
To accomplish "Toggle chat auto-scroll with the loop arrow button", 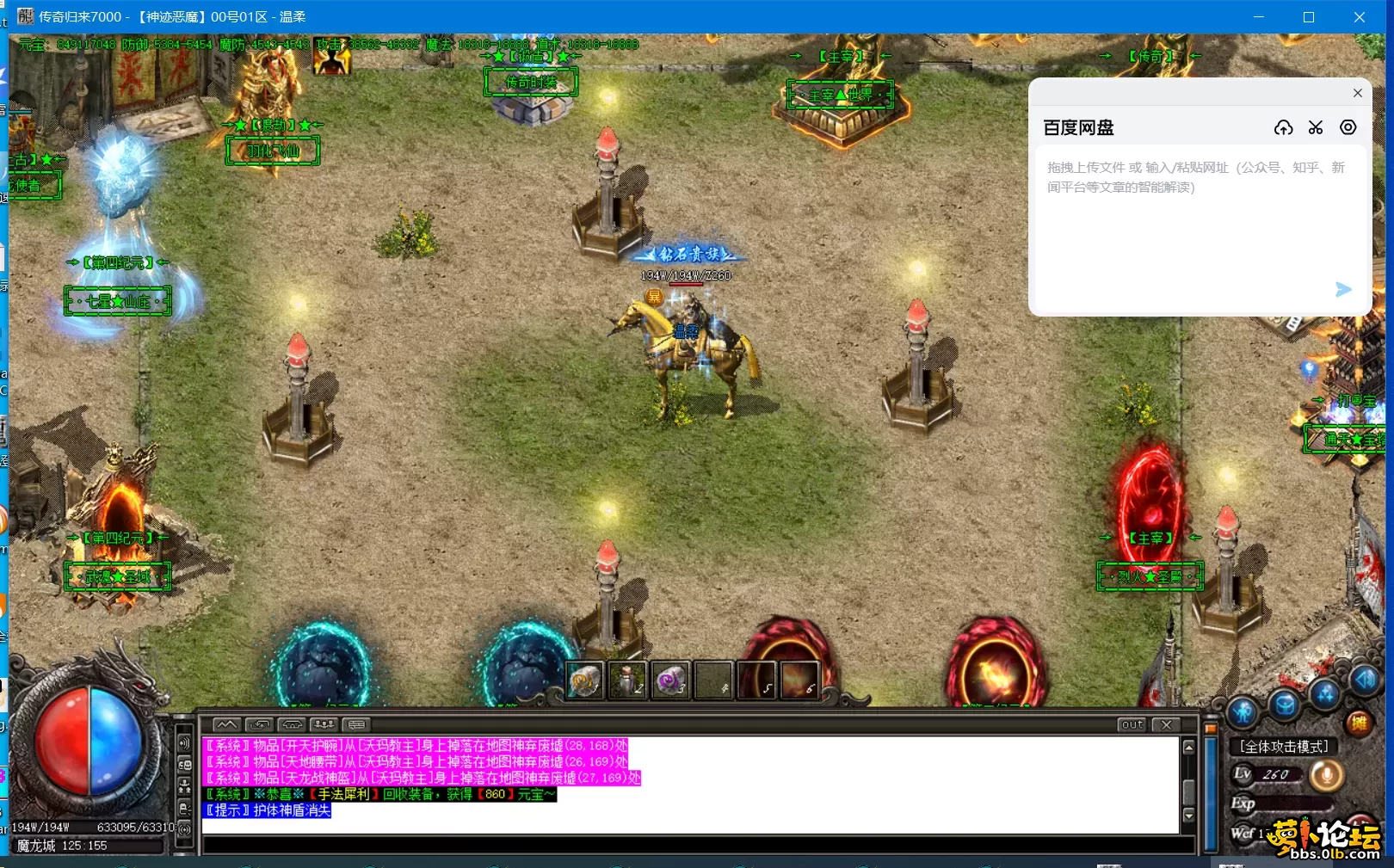I will pos(258,724).
